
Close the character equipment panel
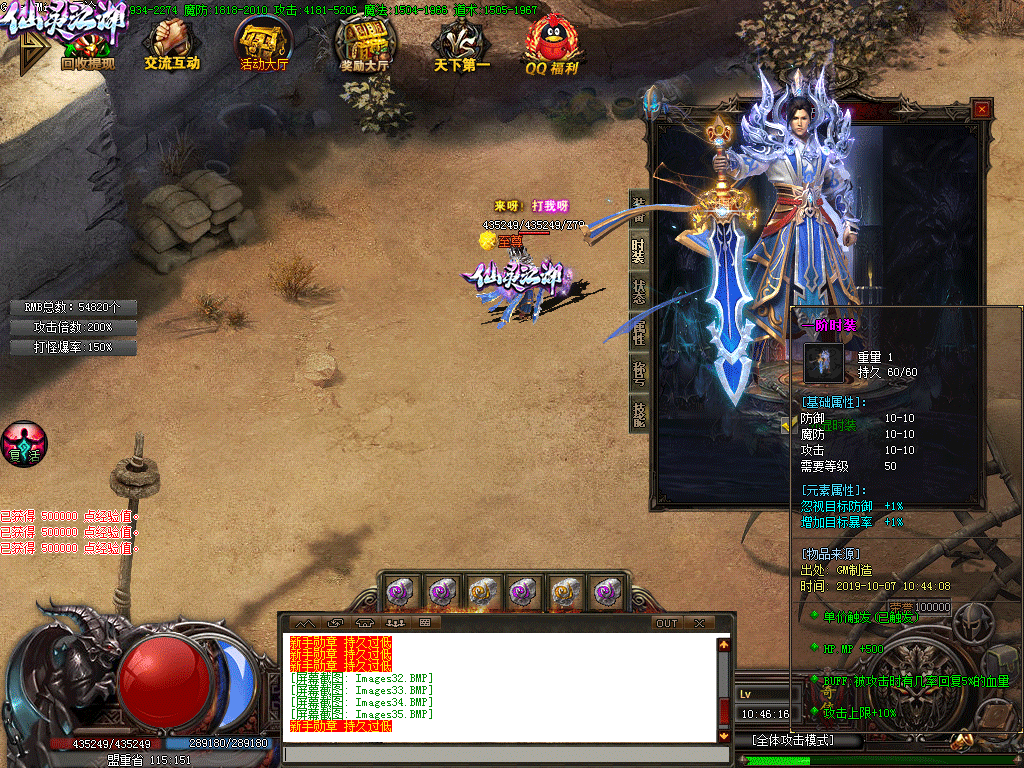(982, 109)
